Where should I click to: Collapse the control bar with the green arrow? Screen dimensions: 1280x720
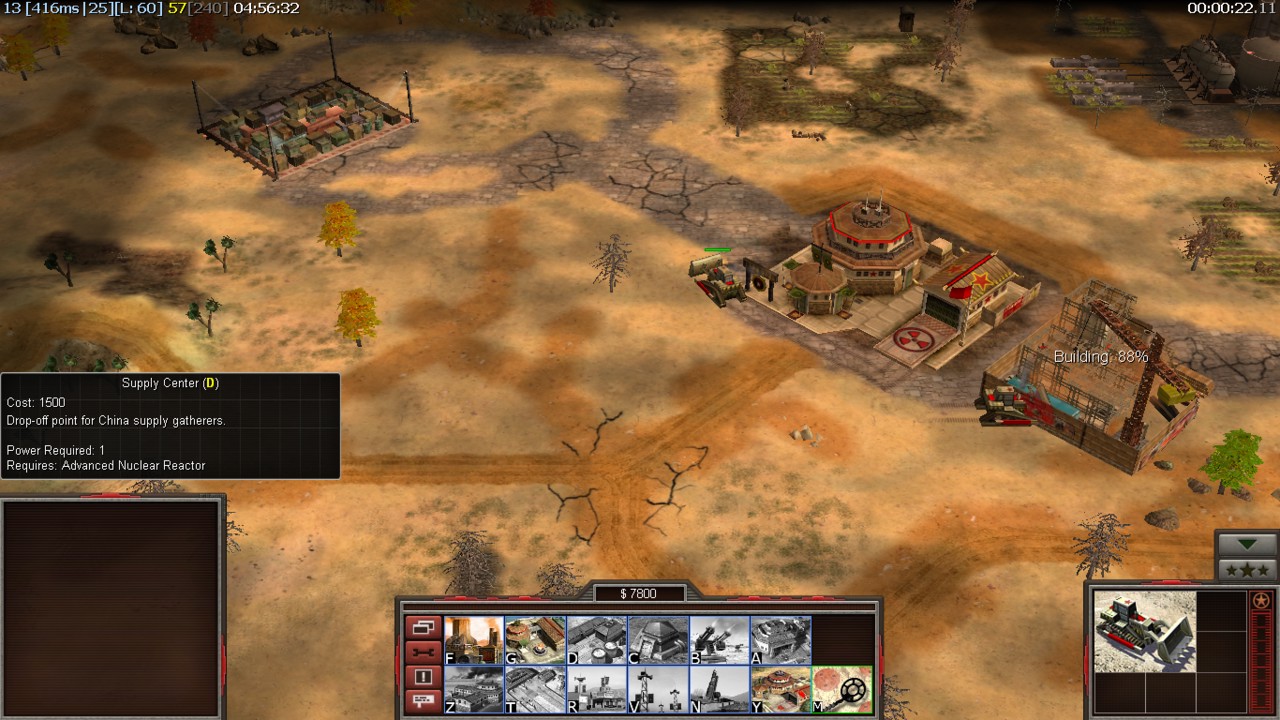click(x=1247, y=545)
